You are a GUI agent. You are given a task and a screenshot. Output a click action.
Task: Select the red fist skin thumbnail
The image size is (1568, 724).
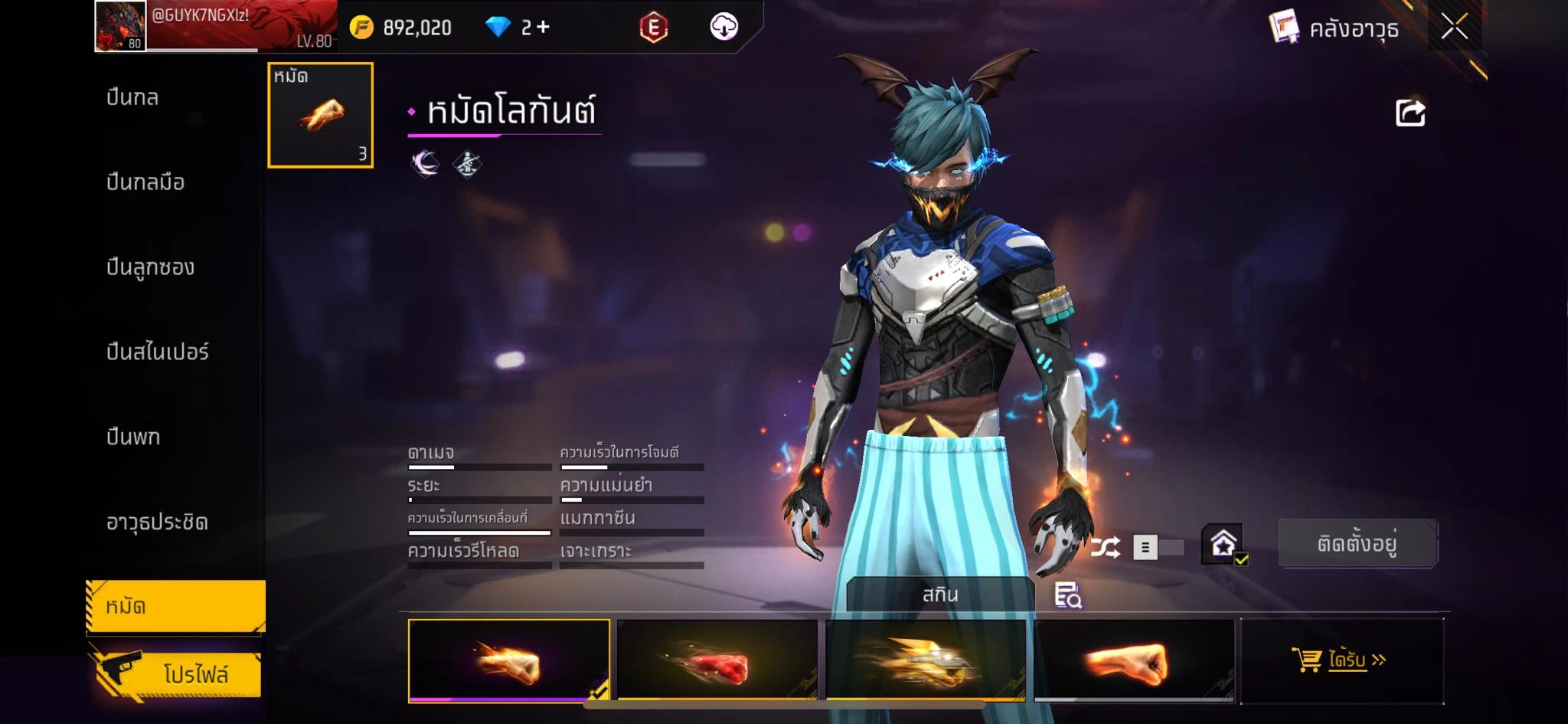[717, 660]
